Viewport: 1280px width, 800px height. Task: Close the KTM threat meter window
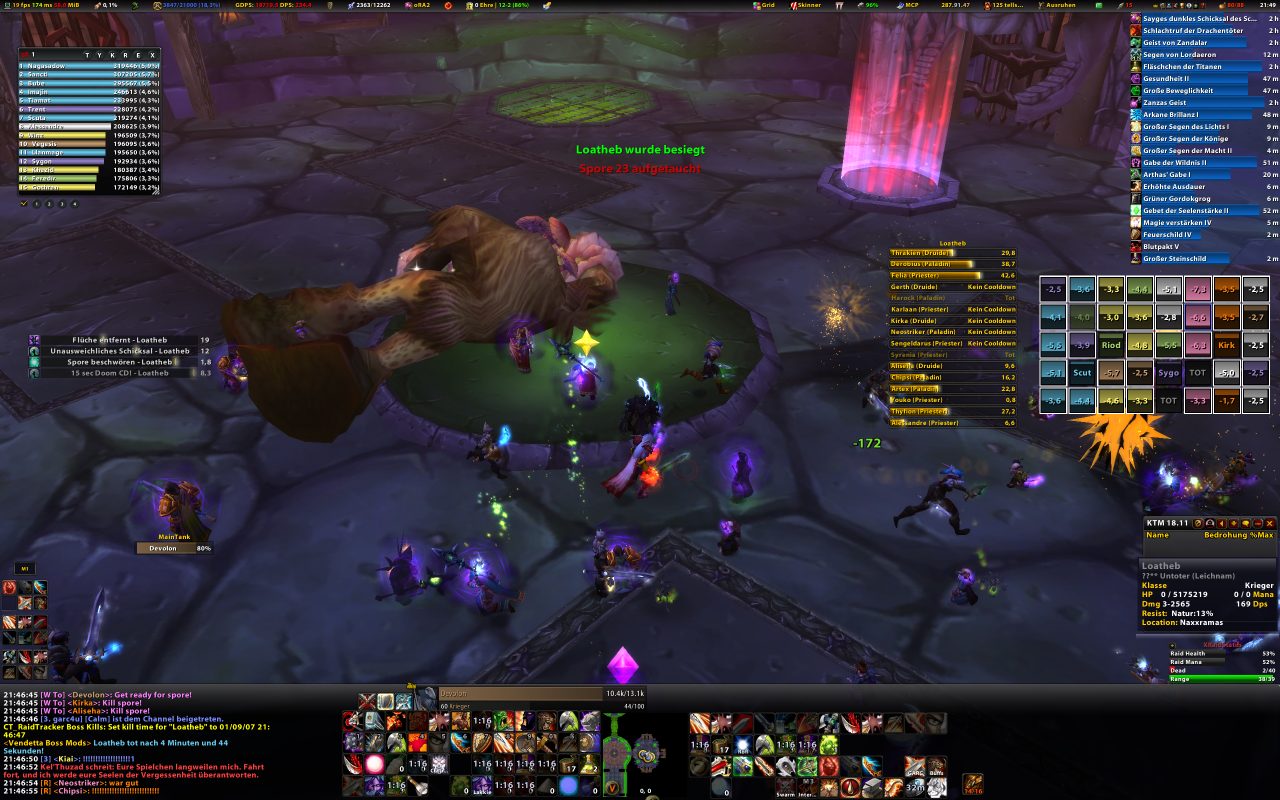(x=1271, y=523)
